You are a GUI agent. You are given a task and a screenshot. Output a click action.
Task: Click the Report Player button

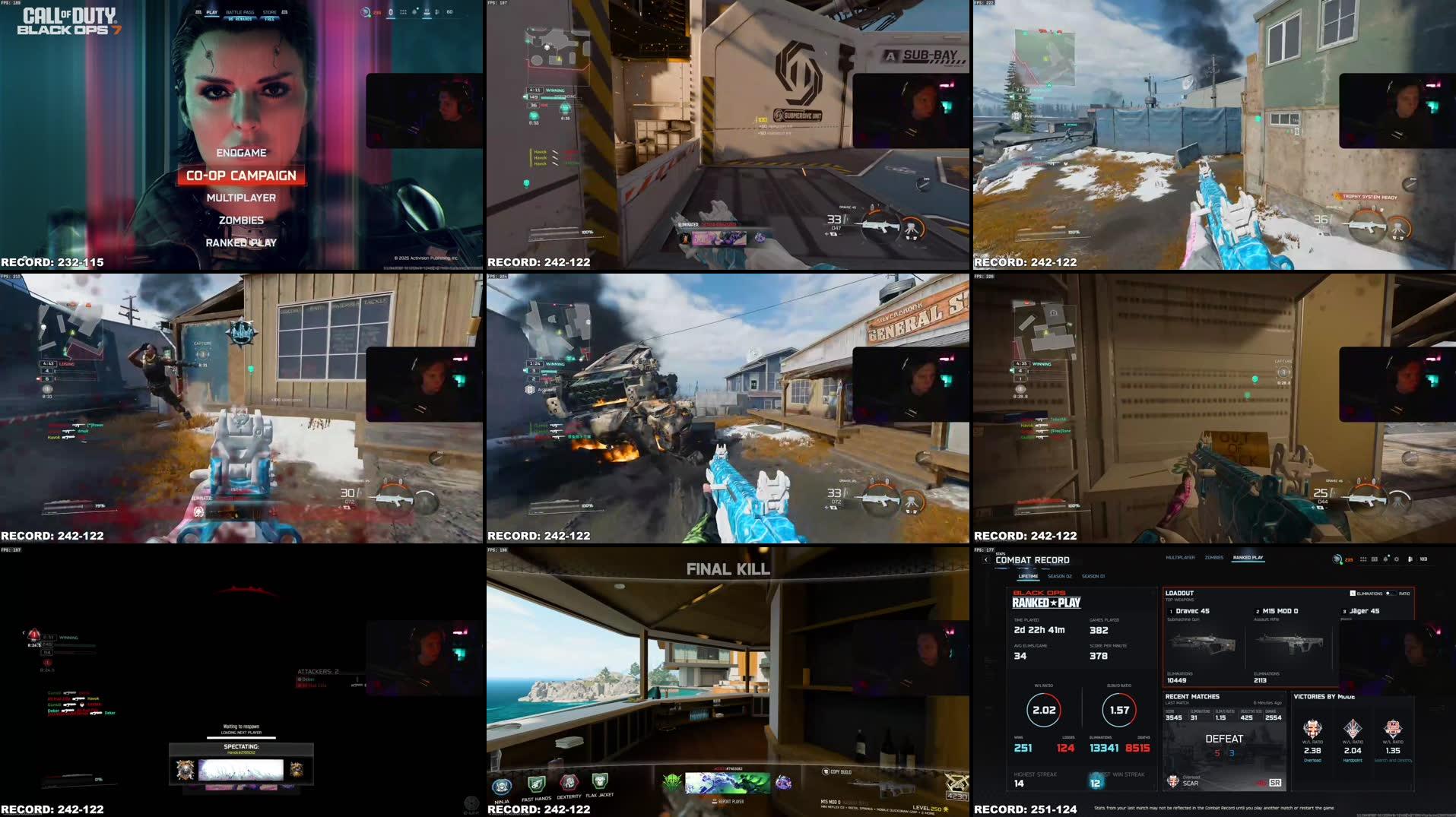pyautogui.click(x=730, y=800)
